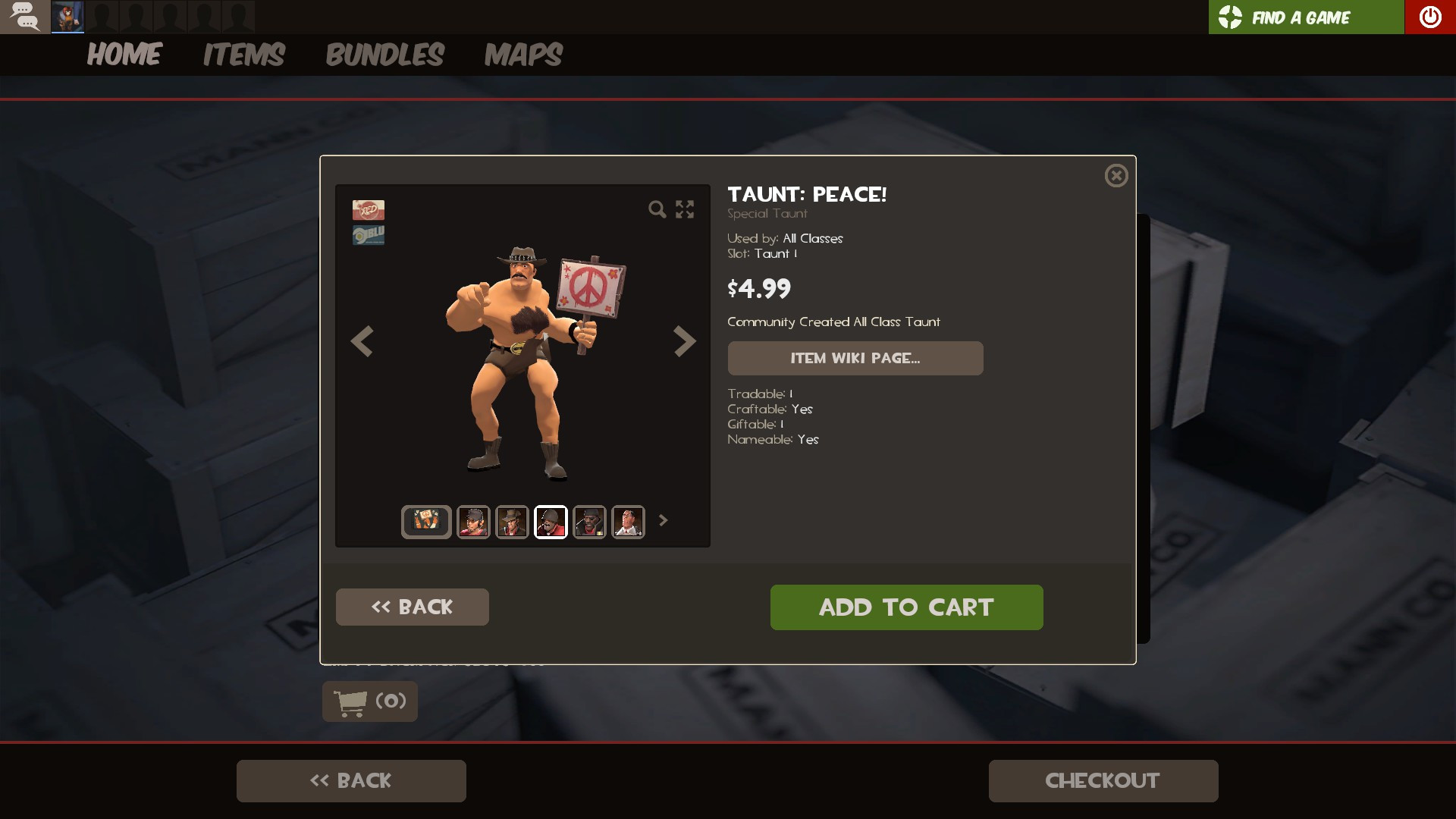The width and height of the screenshot is (1456, 819).
Task: Expand the taunt preview to fullscreen
Action: [685, 210]
